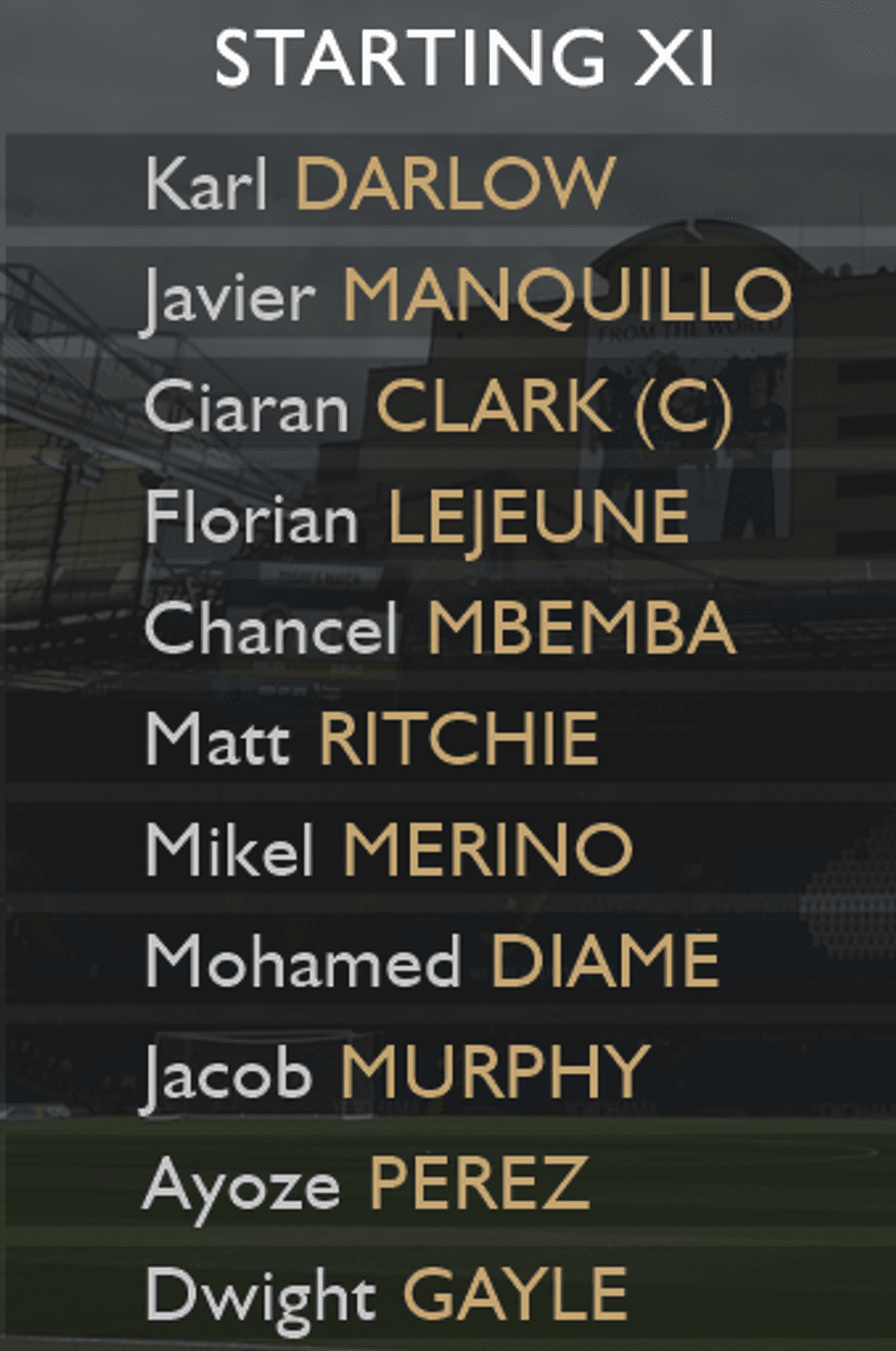Choose the Ayoze Perez row
This screenshot has width=896, height=1351.
point(366,1184)
